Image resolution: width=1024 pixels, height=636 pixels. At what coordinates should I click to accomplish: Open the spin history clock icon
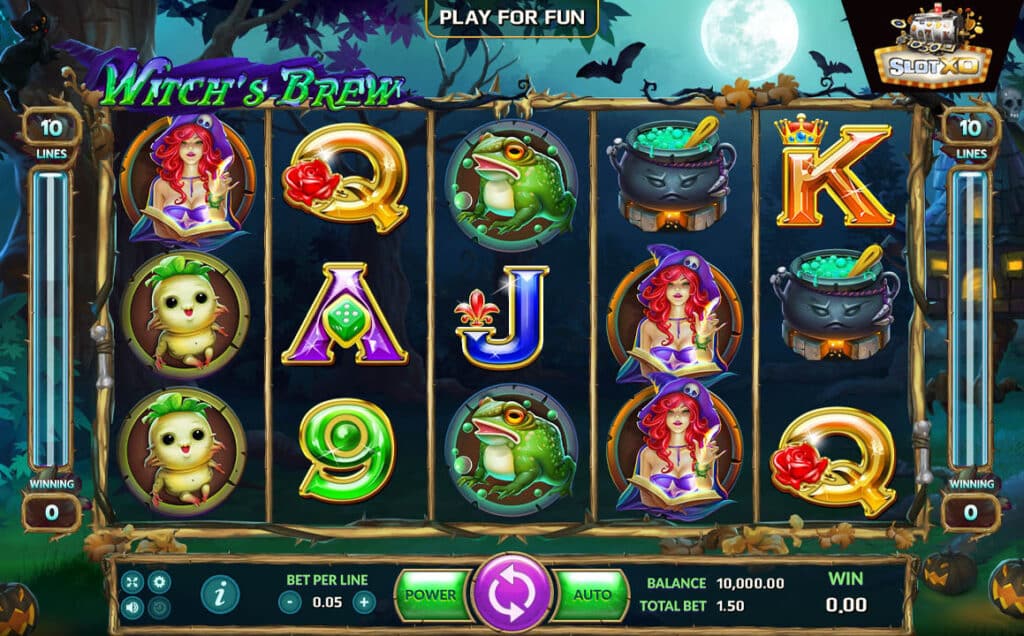point(158,606)
